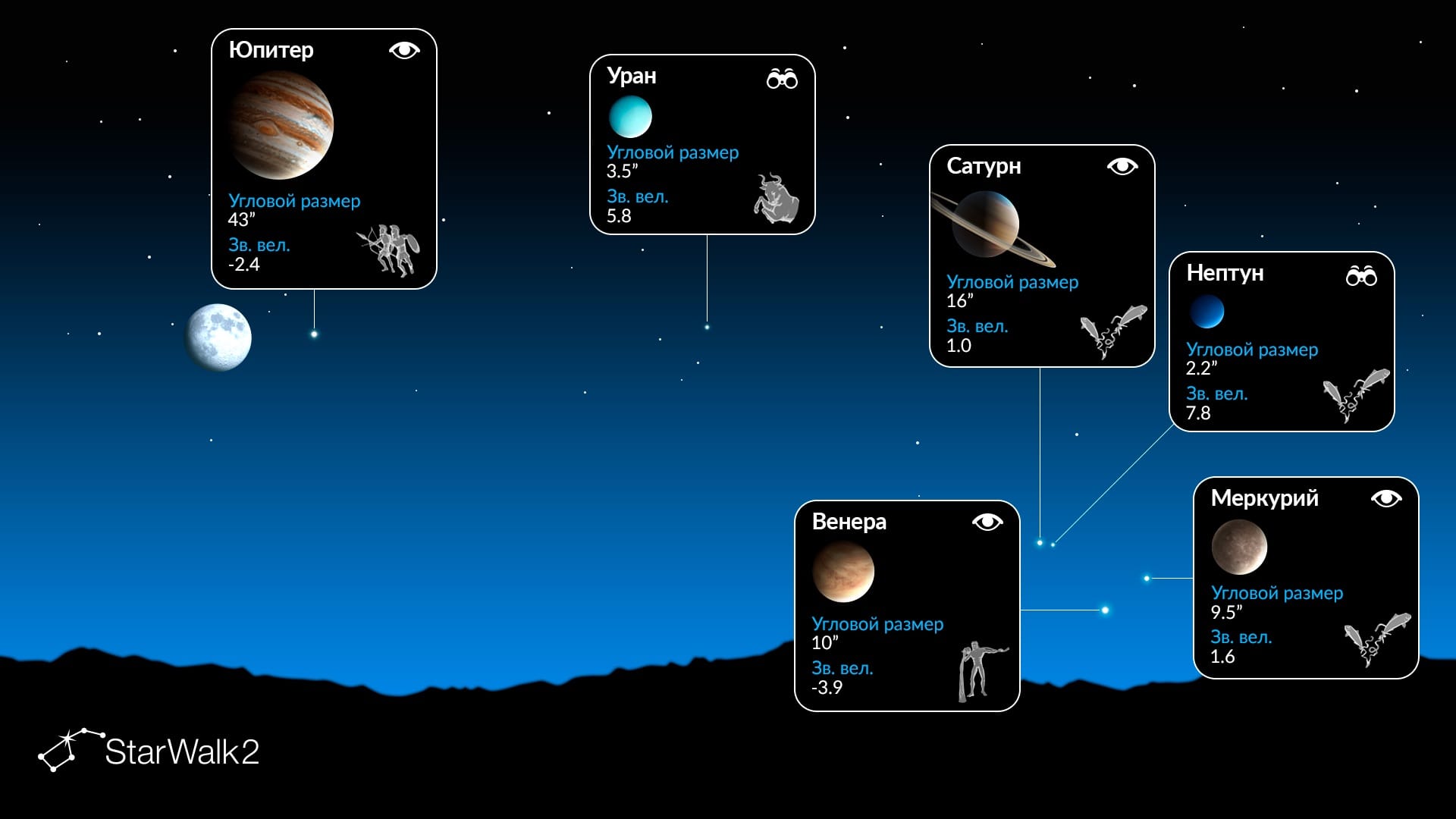Screen dimensions: 1456x819
Task: Open the Венера info card
Action: [907, 605]
